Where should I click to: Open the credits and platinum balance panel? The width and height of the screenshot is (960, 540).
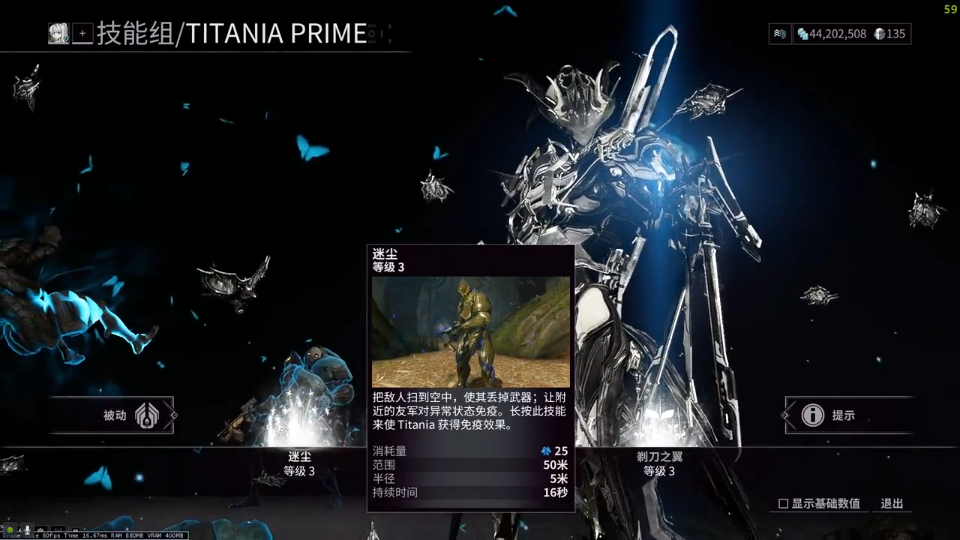click(851, 34)
